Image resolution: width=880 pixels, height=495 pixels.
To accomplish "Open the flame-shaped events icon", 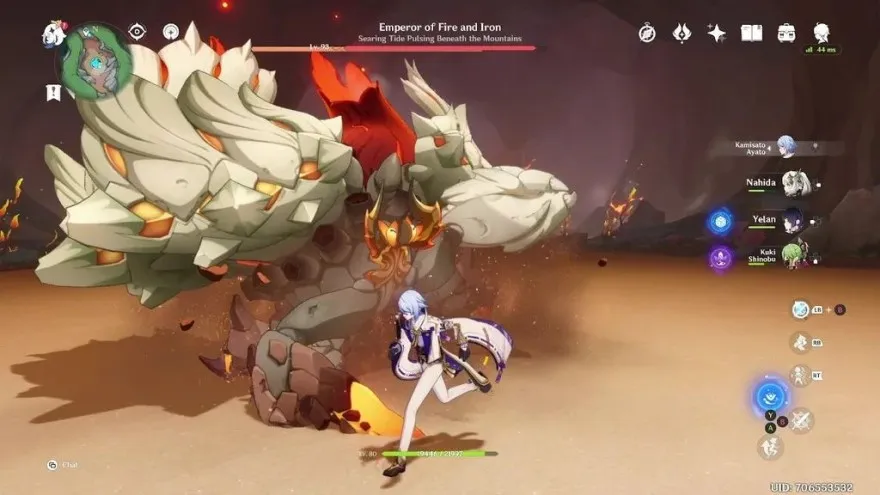I will point(681,33).
